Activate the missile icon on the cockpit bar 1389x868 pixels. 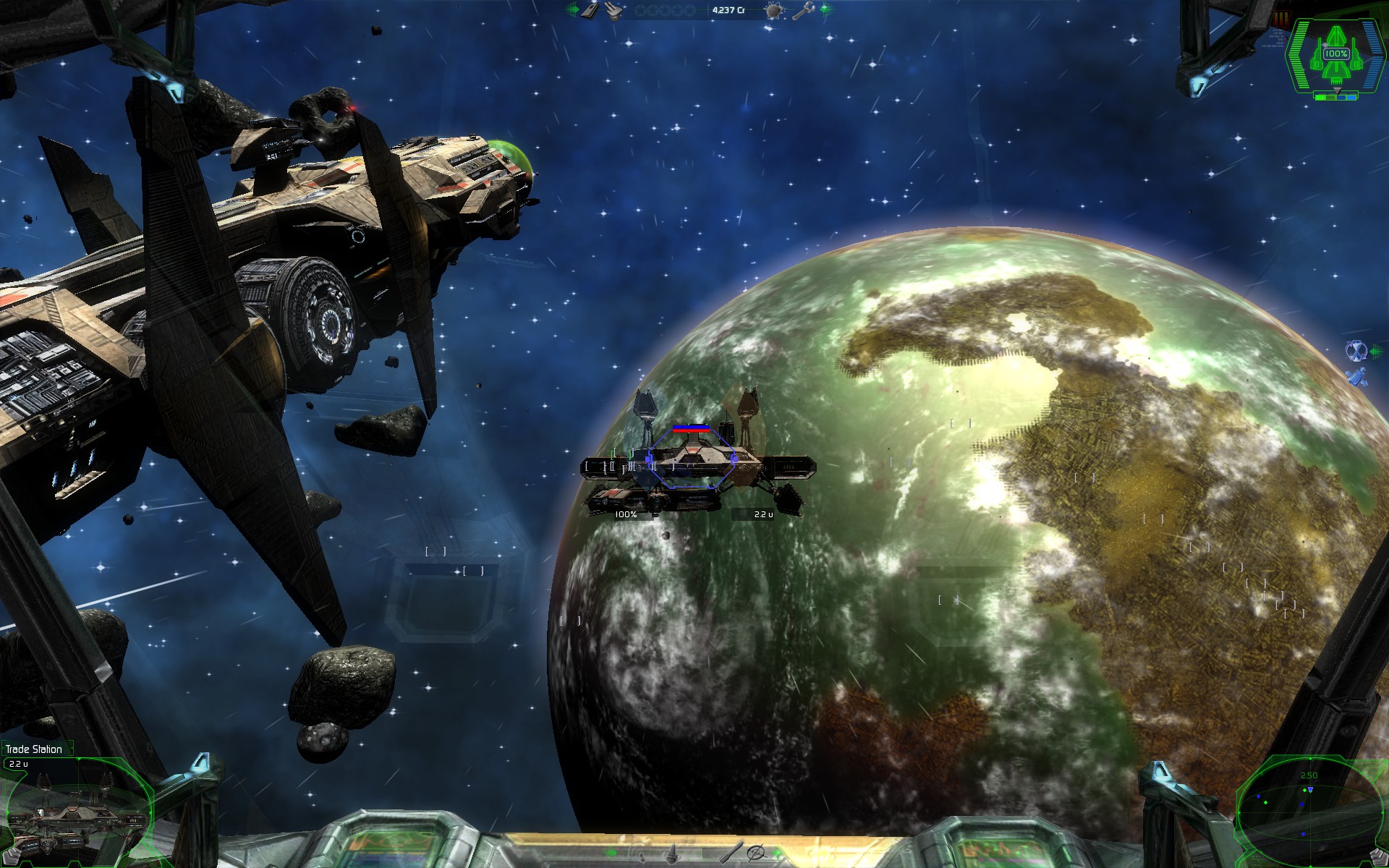pos(731,853)
